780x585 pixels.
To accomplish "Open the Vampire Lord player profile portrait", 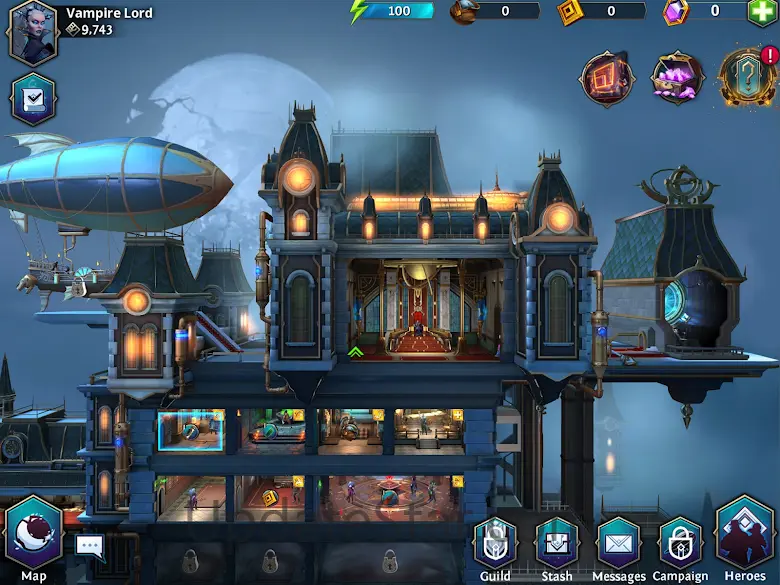I will (33, 32).
